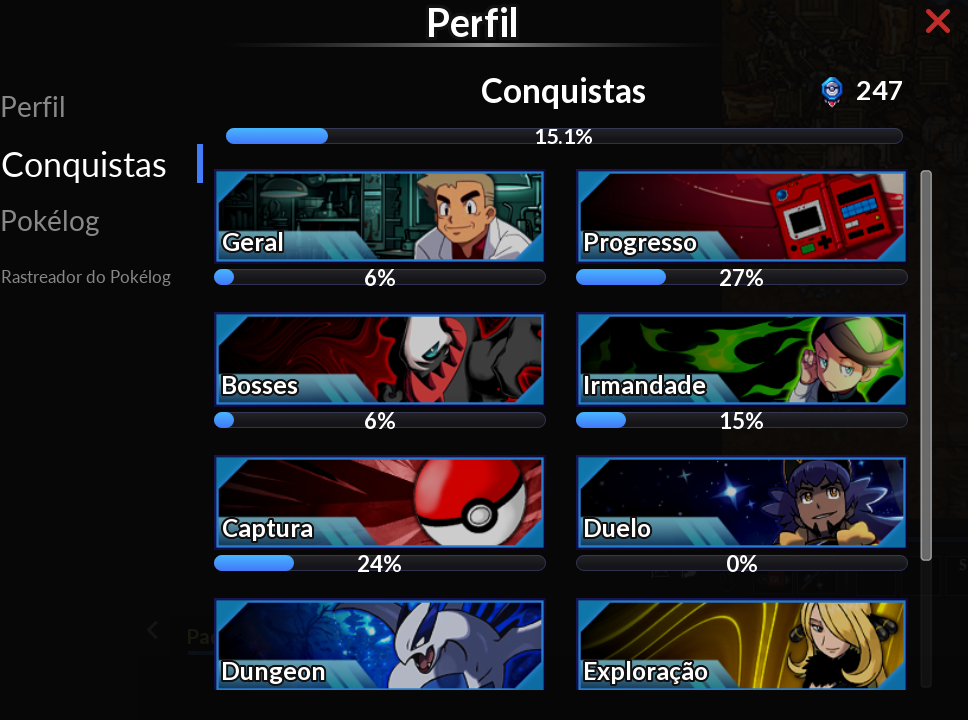This screenshot has width=968, height=720.
Task: Select the Conquistas section
Action: (x=84, y=165)
